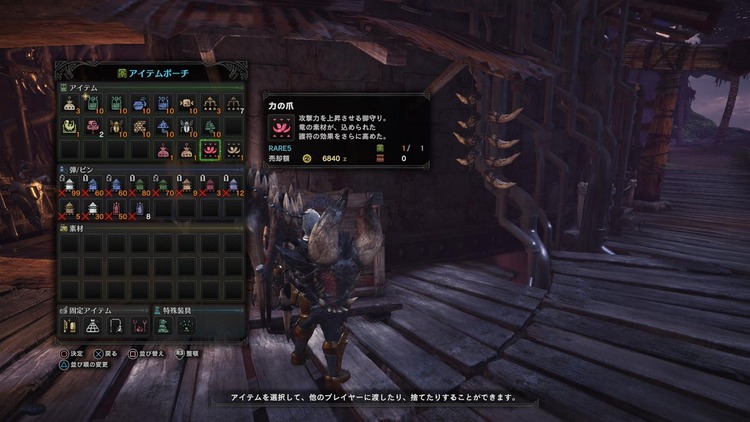Choose the red ammo stack of 3

211,184
